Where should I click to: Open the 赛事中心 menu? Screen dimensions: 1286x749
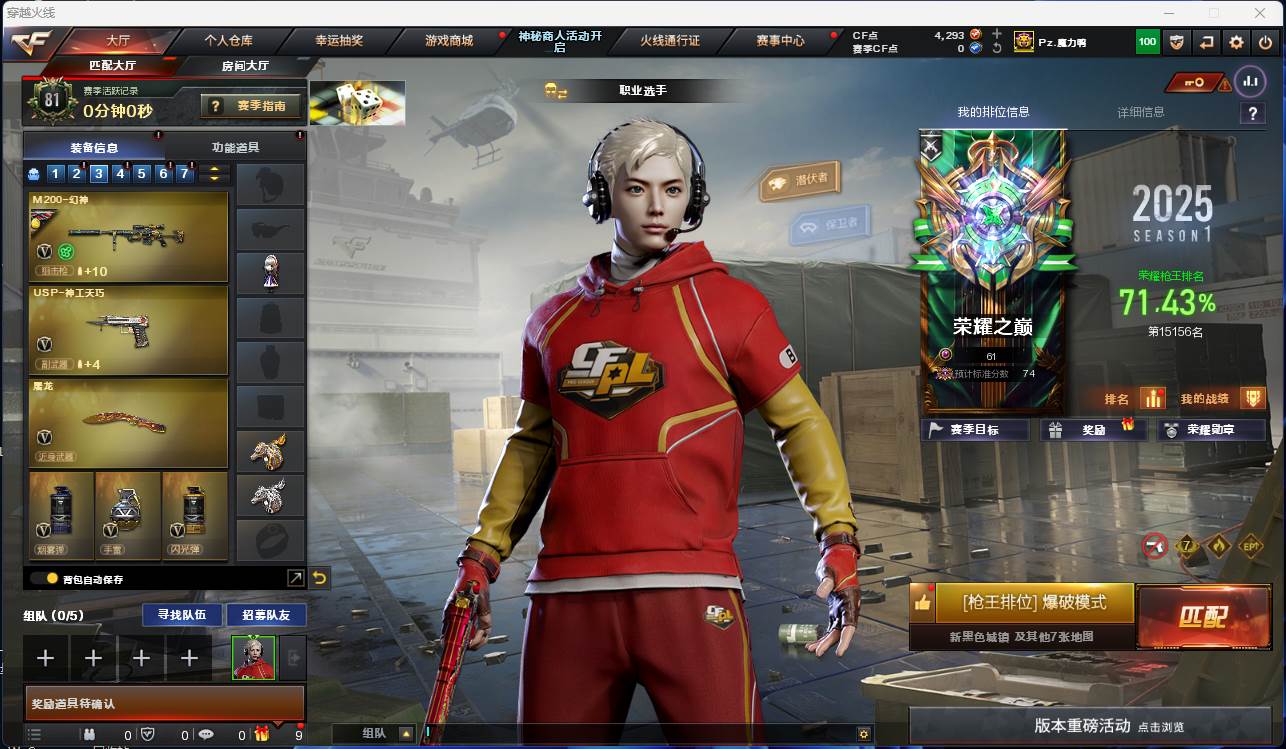(x=780, y=41)
